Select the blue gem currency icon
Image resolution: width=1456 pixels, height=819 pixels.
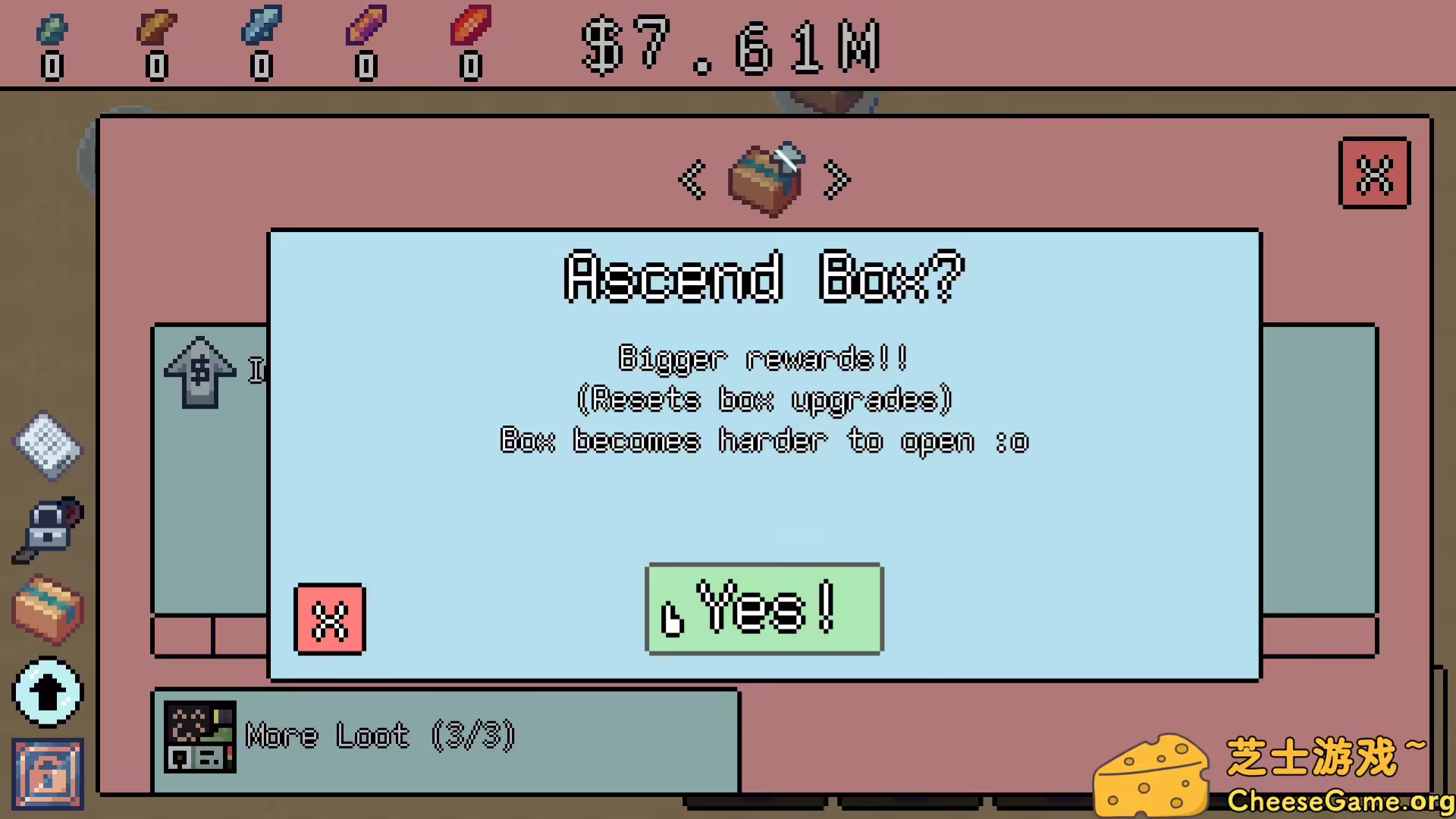262,27
